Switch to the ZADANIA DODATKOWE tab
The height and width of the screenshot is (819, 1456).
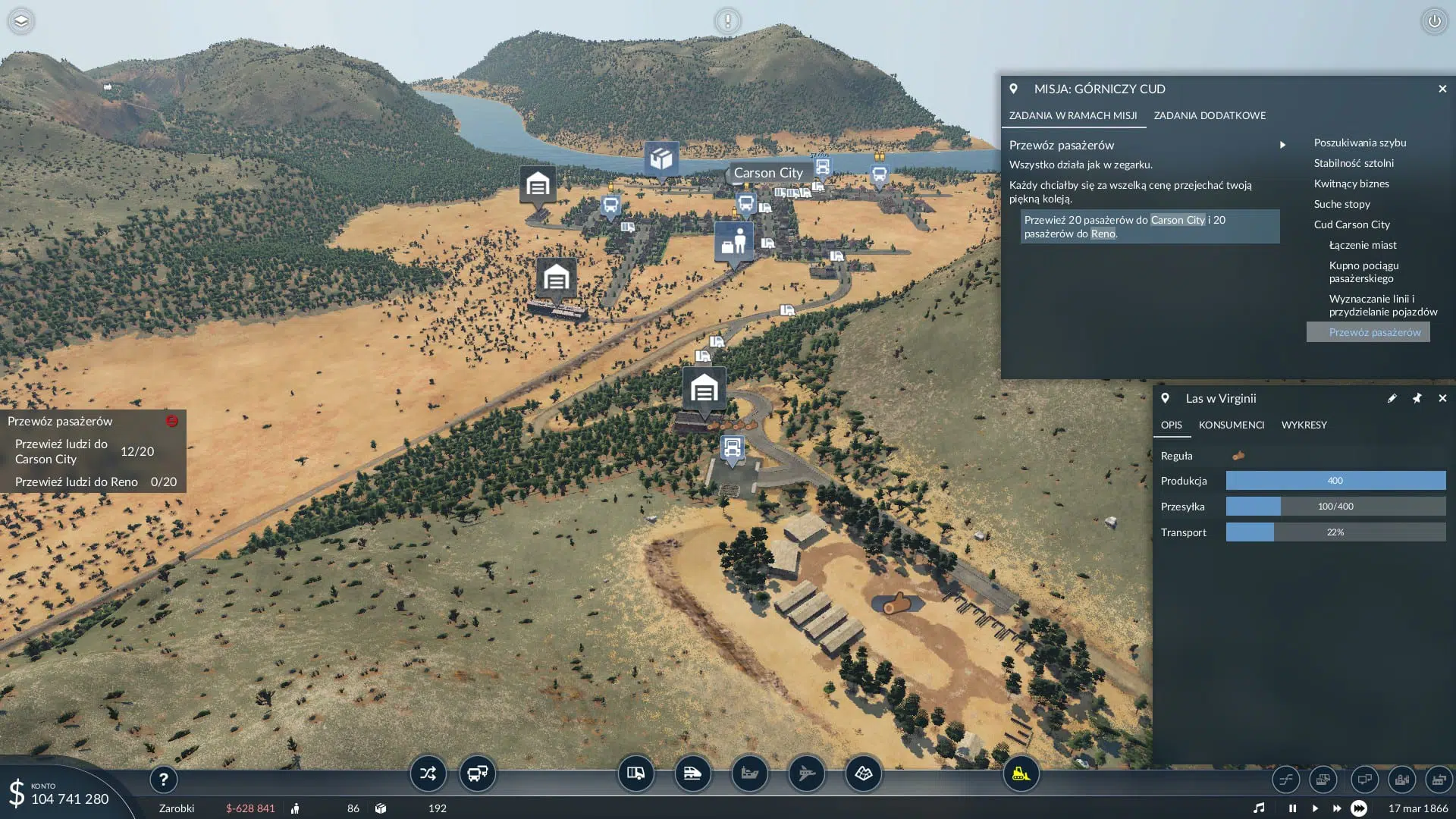click(1210, 115)
